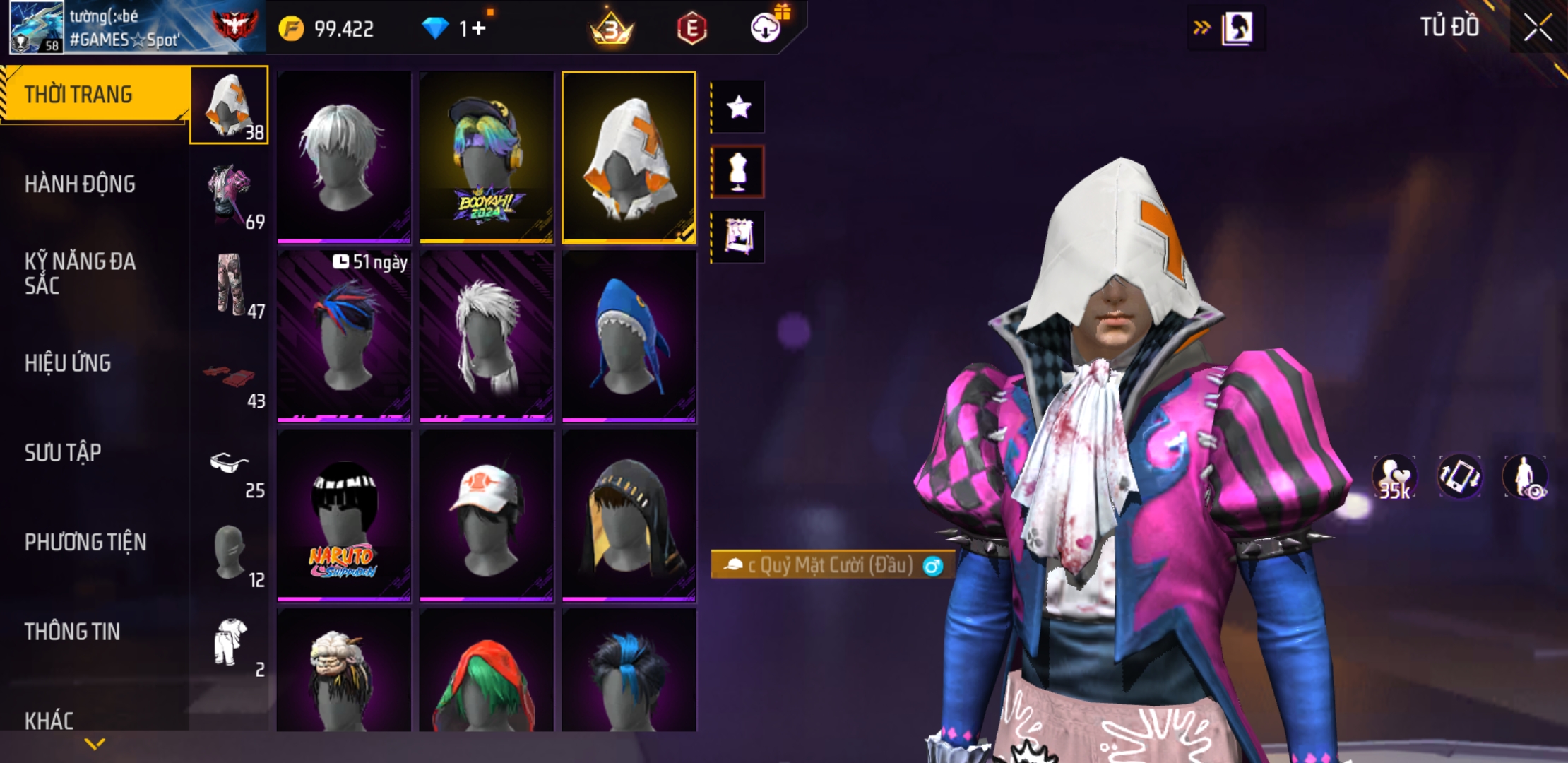The image size is (1568, 763).
Task: Go to the Phương Tiện tab
Action: pyautogui.click(x=85, y=543)
